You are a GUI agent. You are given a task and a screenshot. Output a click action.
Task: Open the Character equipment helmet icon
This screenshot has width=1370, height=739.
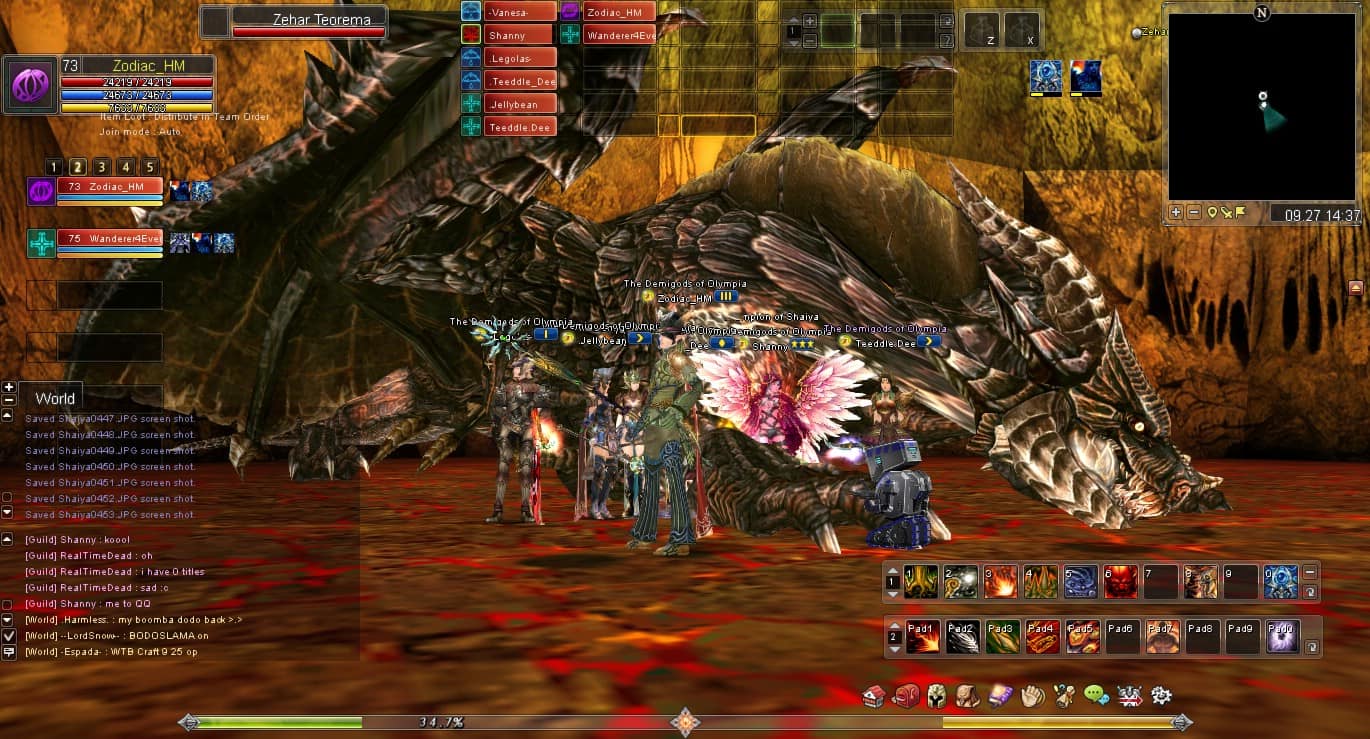(936, 695)
